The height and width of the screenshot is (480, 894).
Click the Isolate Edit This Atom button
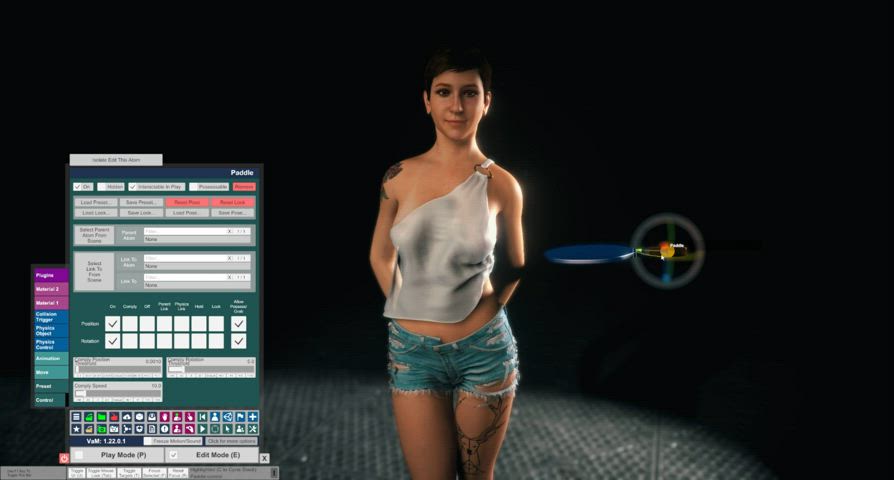pos(115,159)
